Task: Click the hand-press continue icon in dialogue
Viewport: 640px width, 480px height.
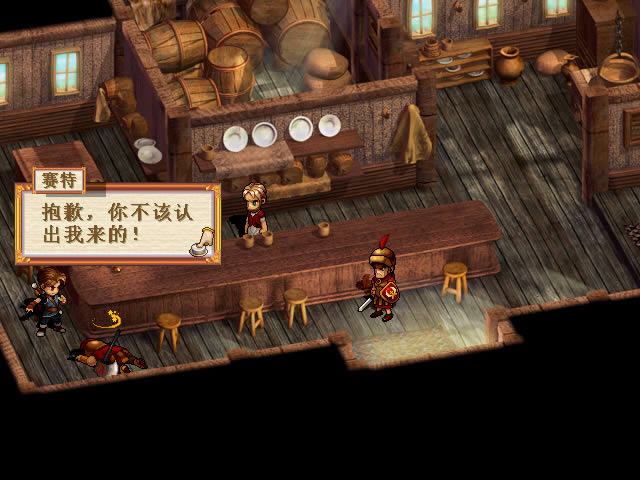Action: (x=204, y=243)
